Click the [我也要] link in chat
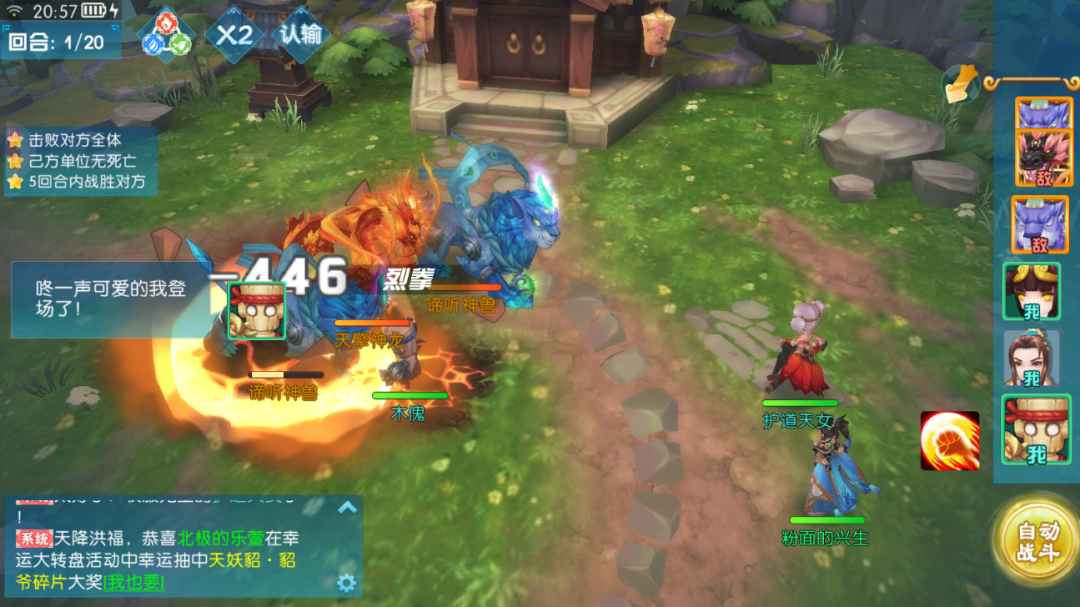This screenshot has width=1080, height=607. point(134,582)
